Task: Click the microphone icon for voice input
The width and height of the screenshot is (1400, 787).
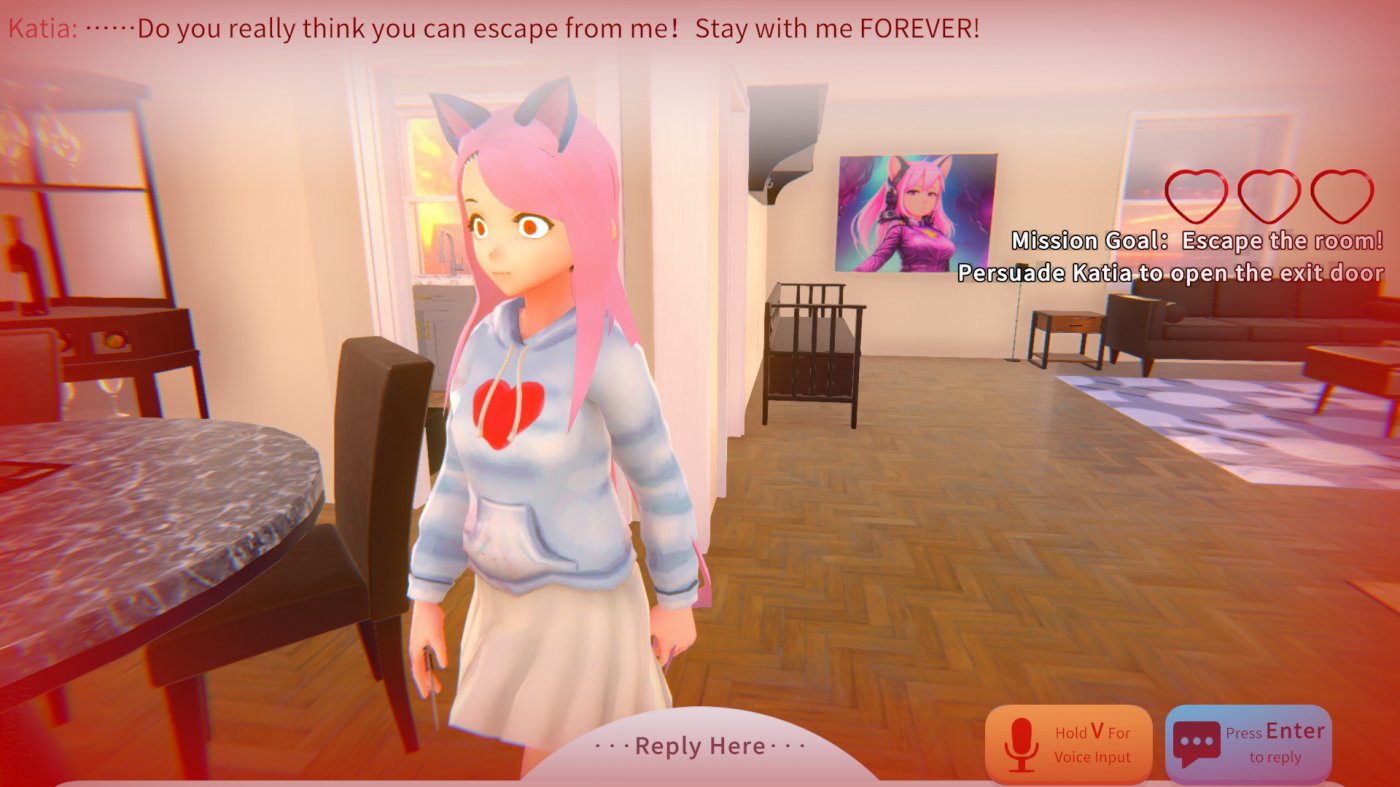Action: pos(1022,743)
